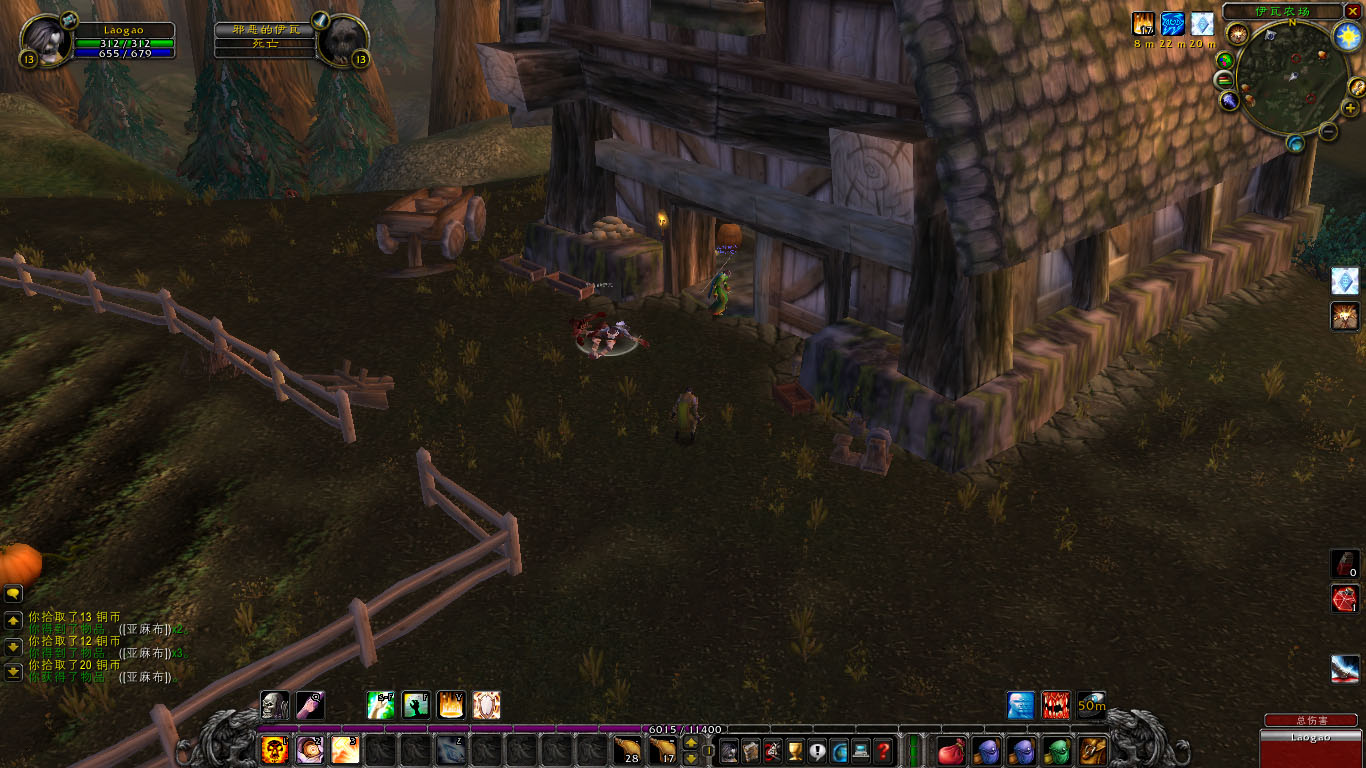Activate the flaming skull spell in slot one

(x=274, y=749)
